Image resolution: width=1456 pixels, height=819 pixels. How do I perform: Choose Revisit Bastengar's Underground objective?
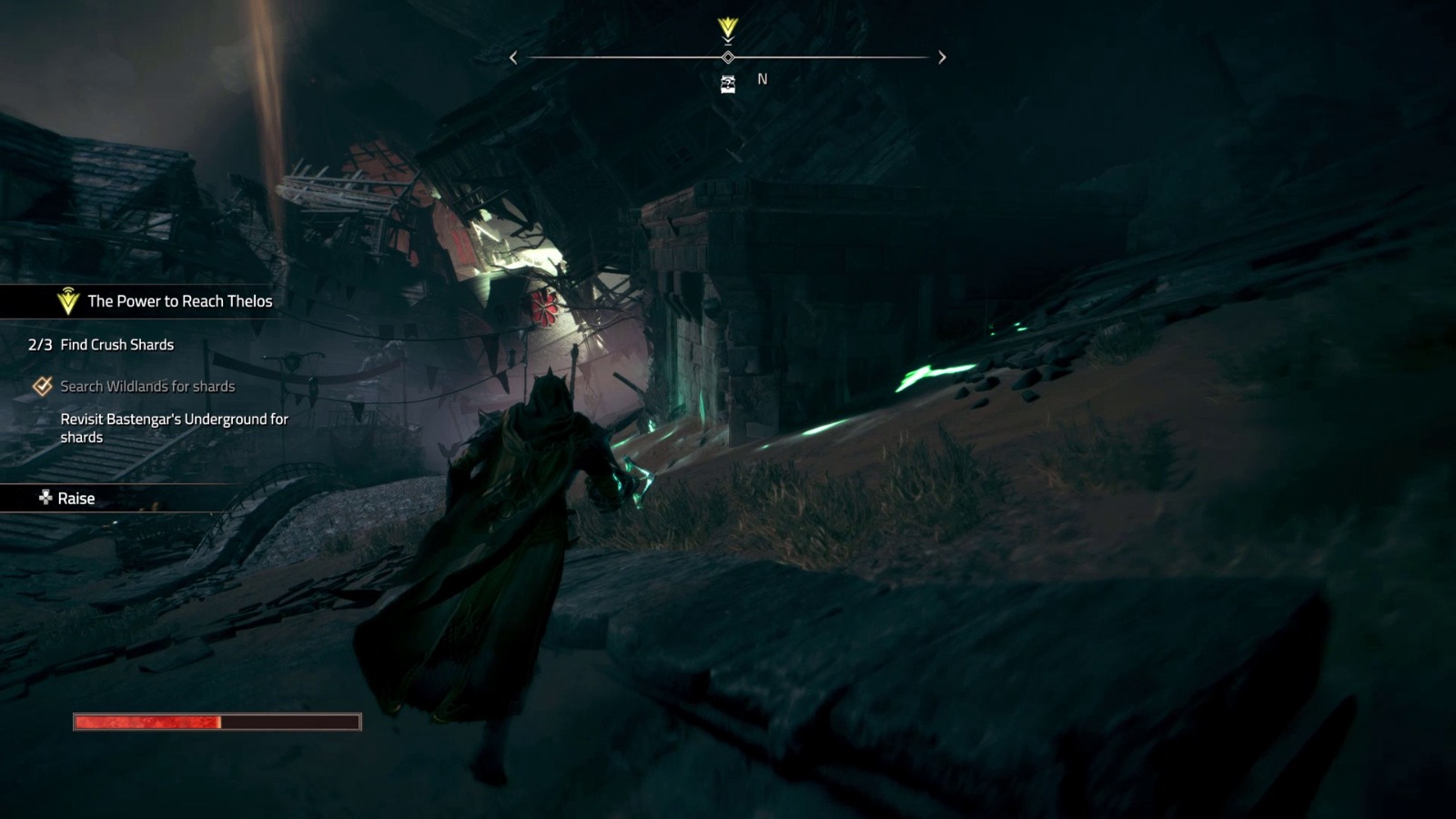pos(174,428)
